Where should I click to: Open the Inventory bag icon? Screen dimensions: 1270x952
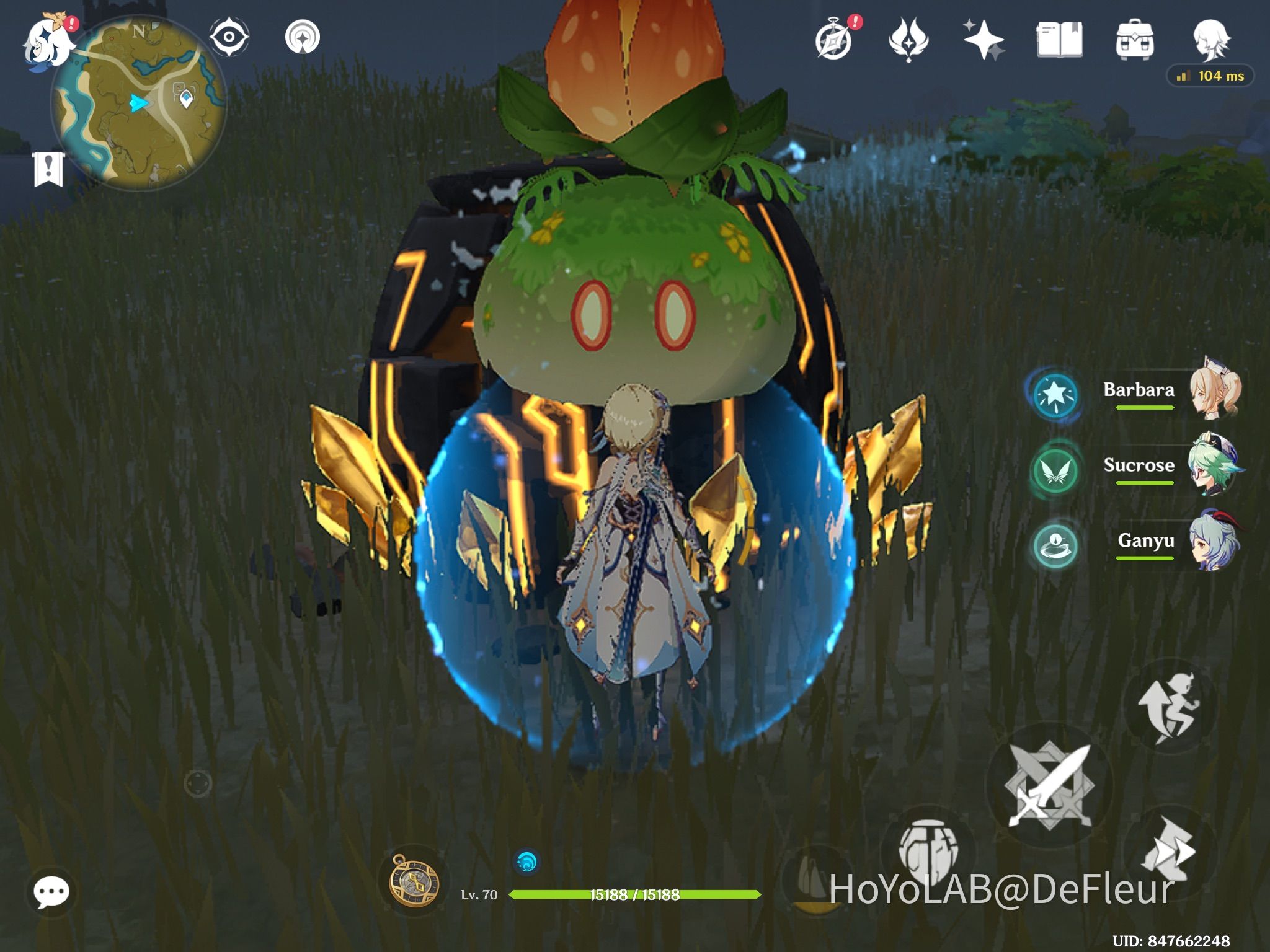[x=1134, y=37]
